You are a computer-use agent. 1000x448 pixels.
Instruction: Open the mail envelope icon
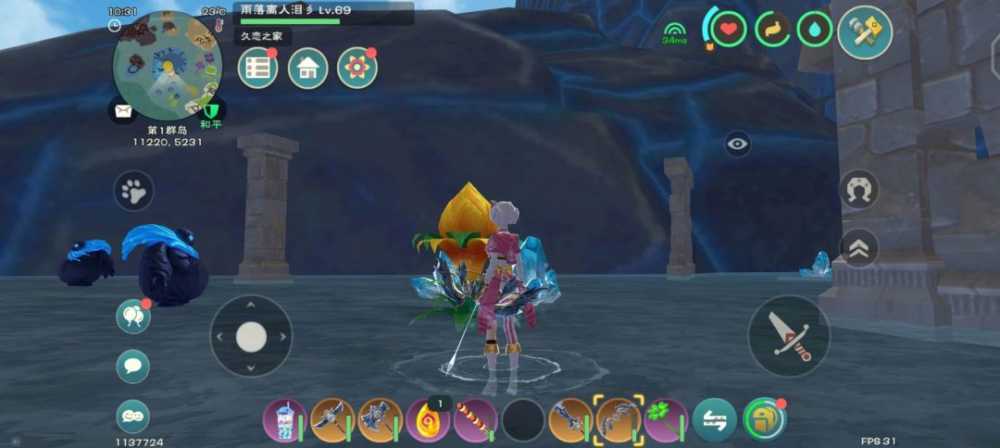(x=124, y=111)
